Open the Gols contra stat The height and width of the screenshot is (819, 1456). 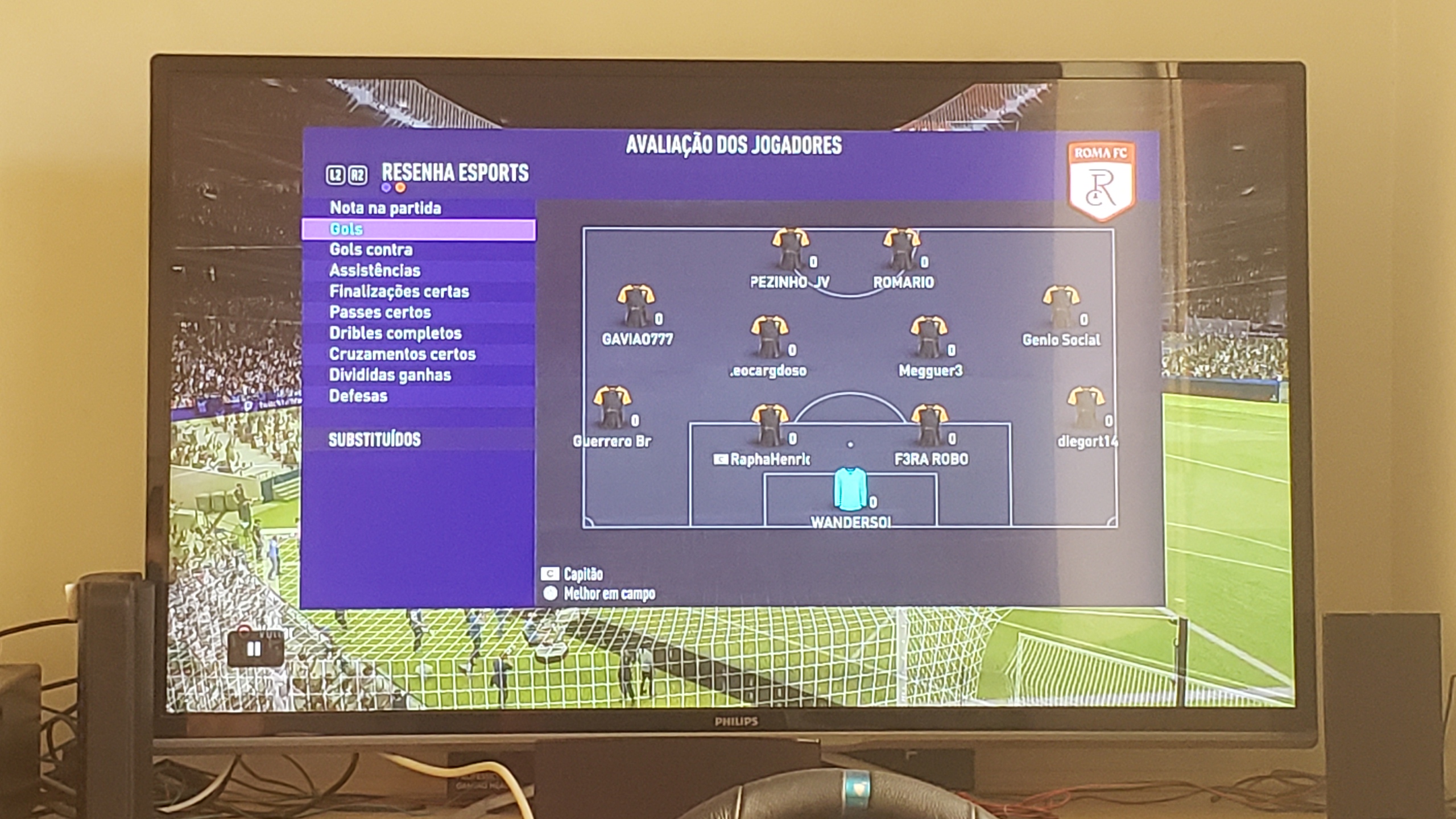pyautogui.click(x=371, y=250)
